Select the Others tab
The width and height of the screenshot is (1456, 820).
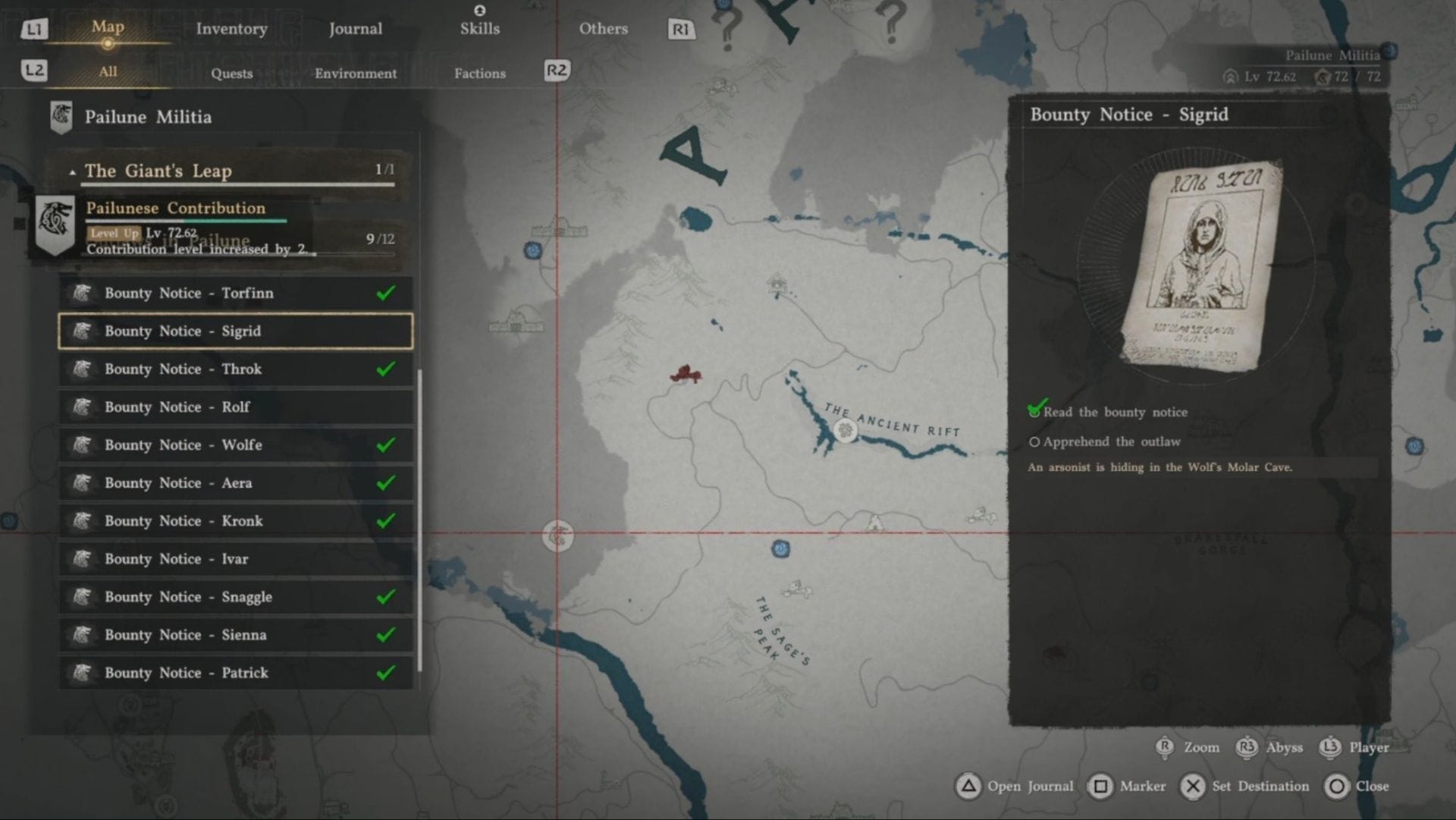point(603,29)
